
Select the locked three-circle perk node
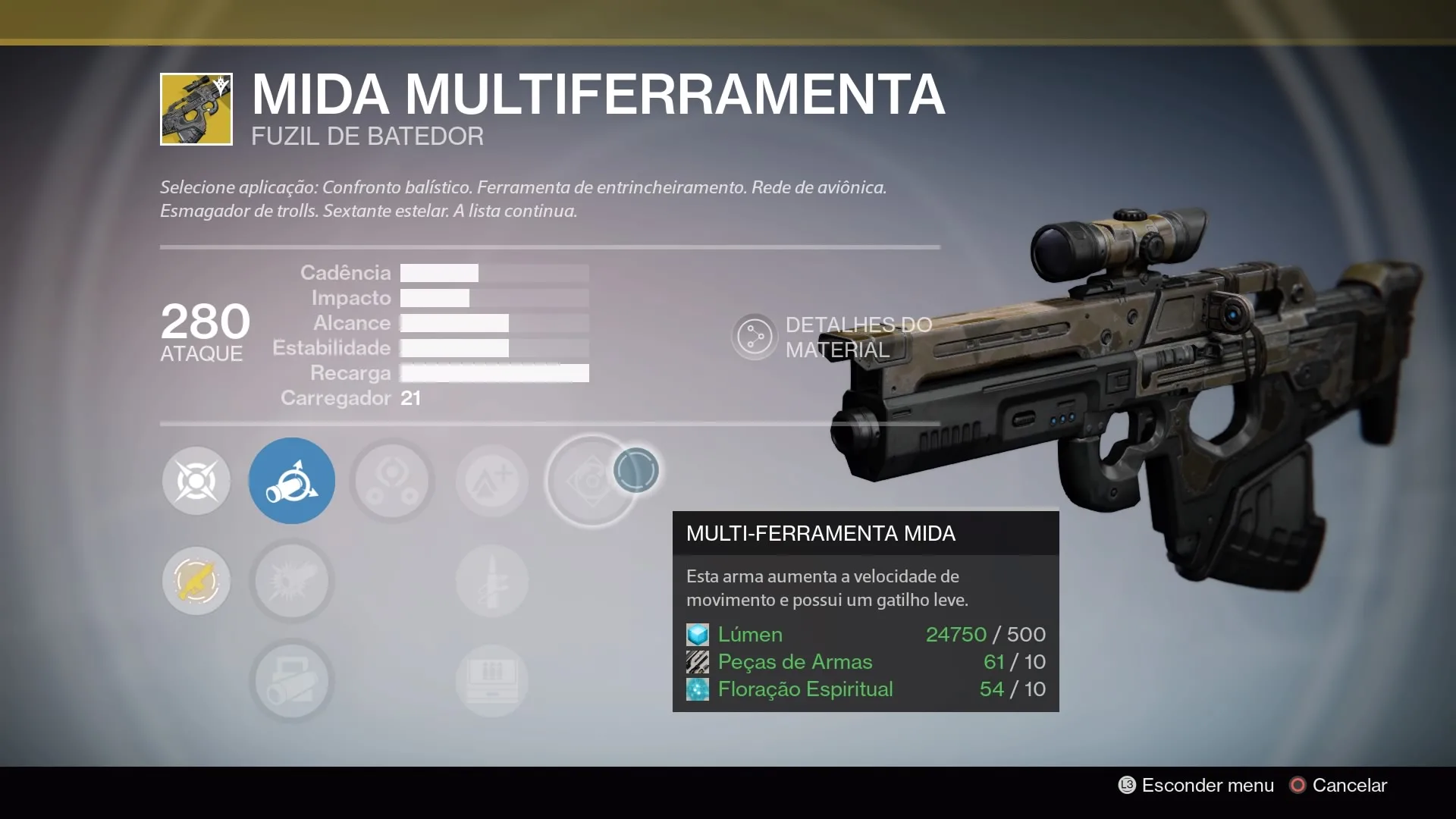(x=392, y=481)
